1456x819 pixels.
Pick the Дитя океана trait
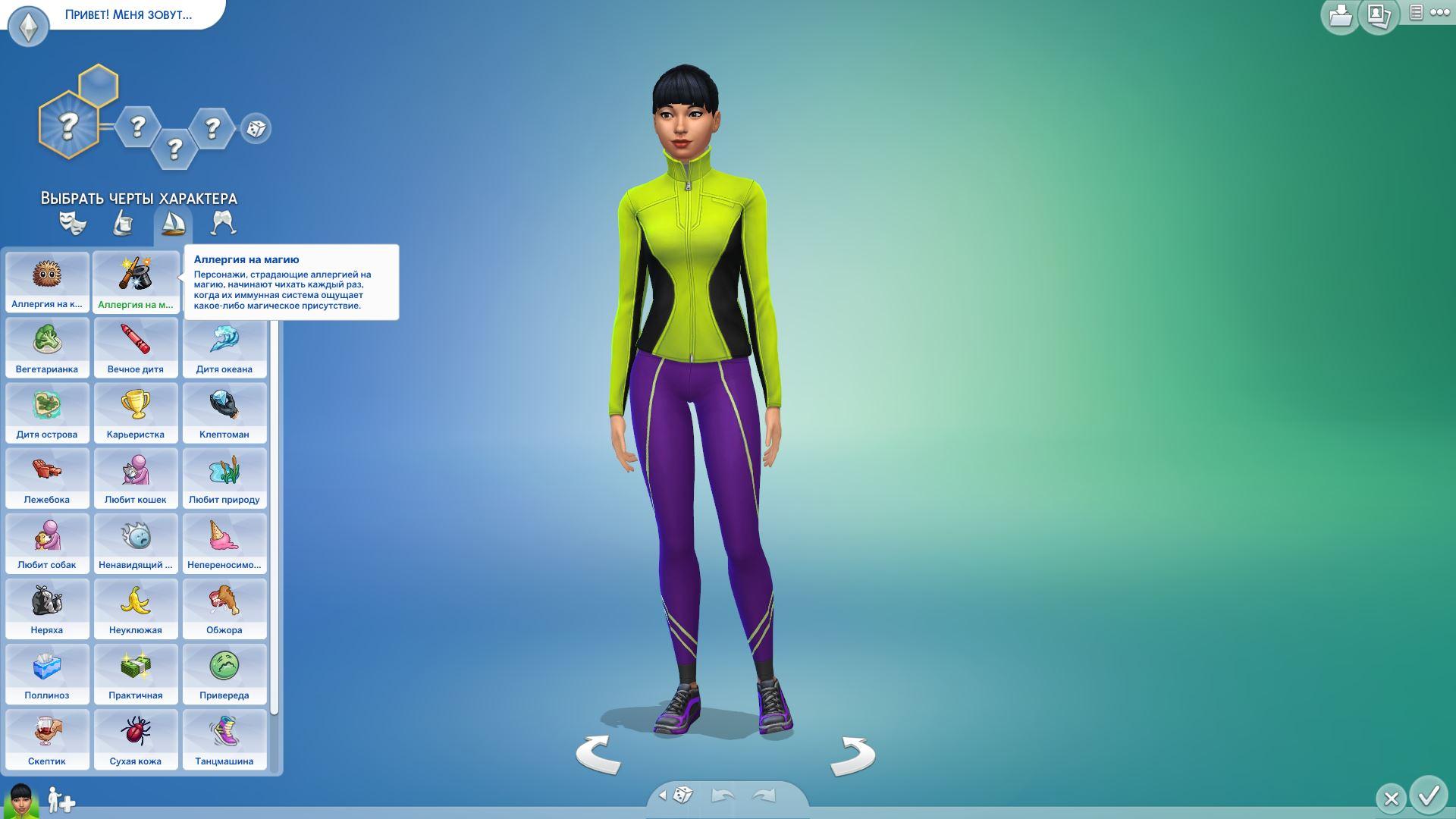[224, 347]
